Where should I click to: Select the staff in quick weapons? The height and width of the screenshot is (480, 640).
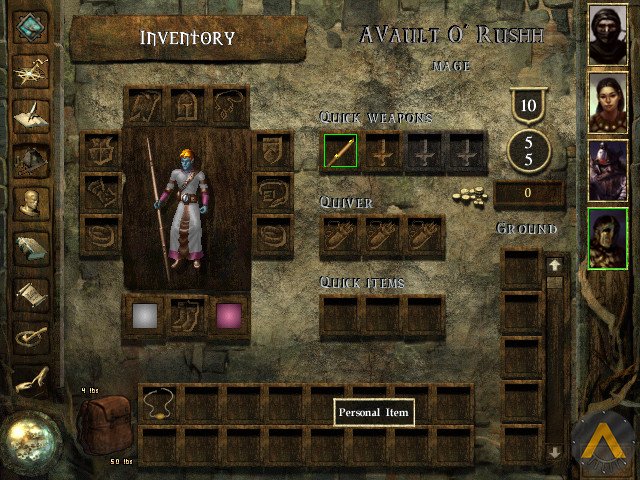coord(340,152)
